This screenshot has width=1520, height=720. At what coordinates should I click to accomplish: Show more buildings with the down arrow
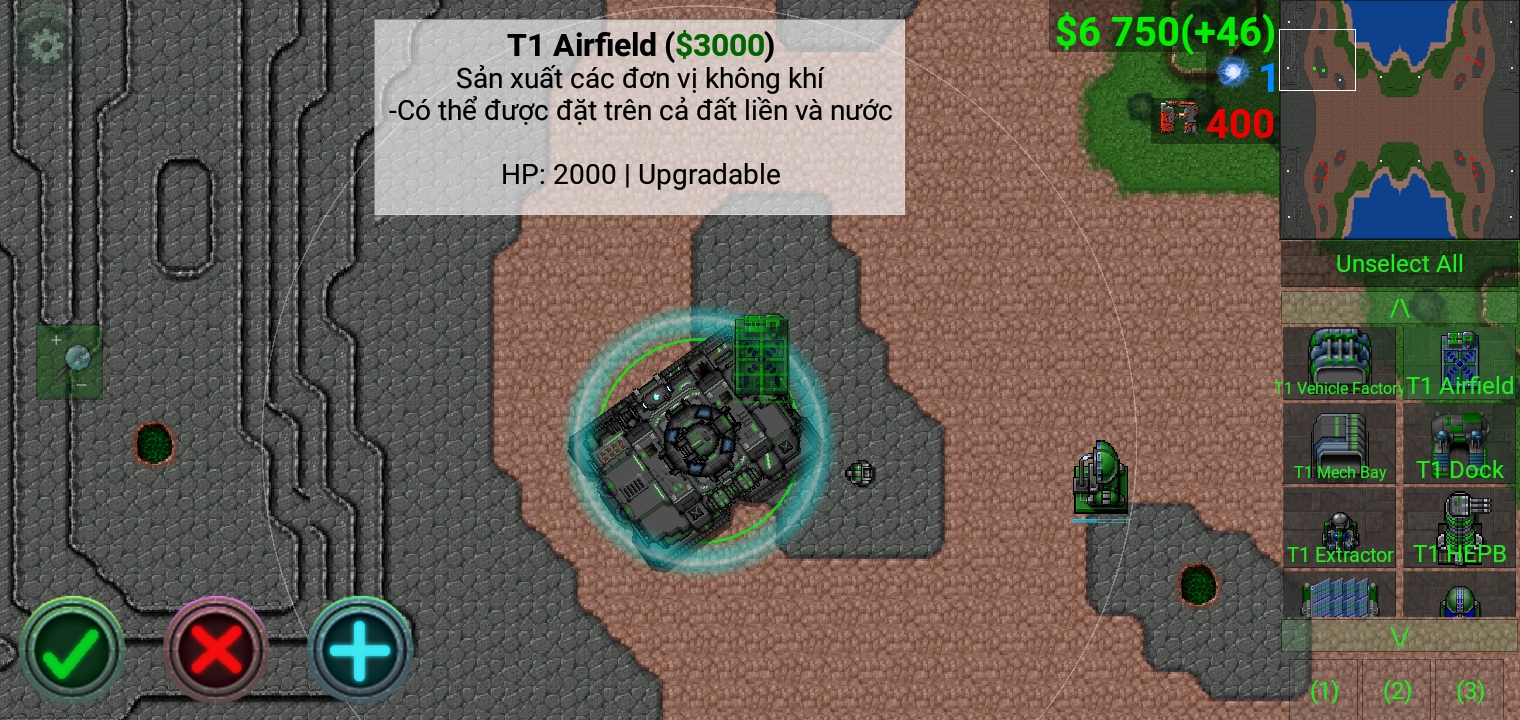click(x=1398, y=636)
